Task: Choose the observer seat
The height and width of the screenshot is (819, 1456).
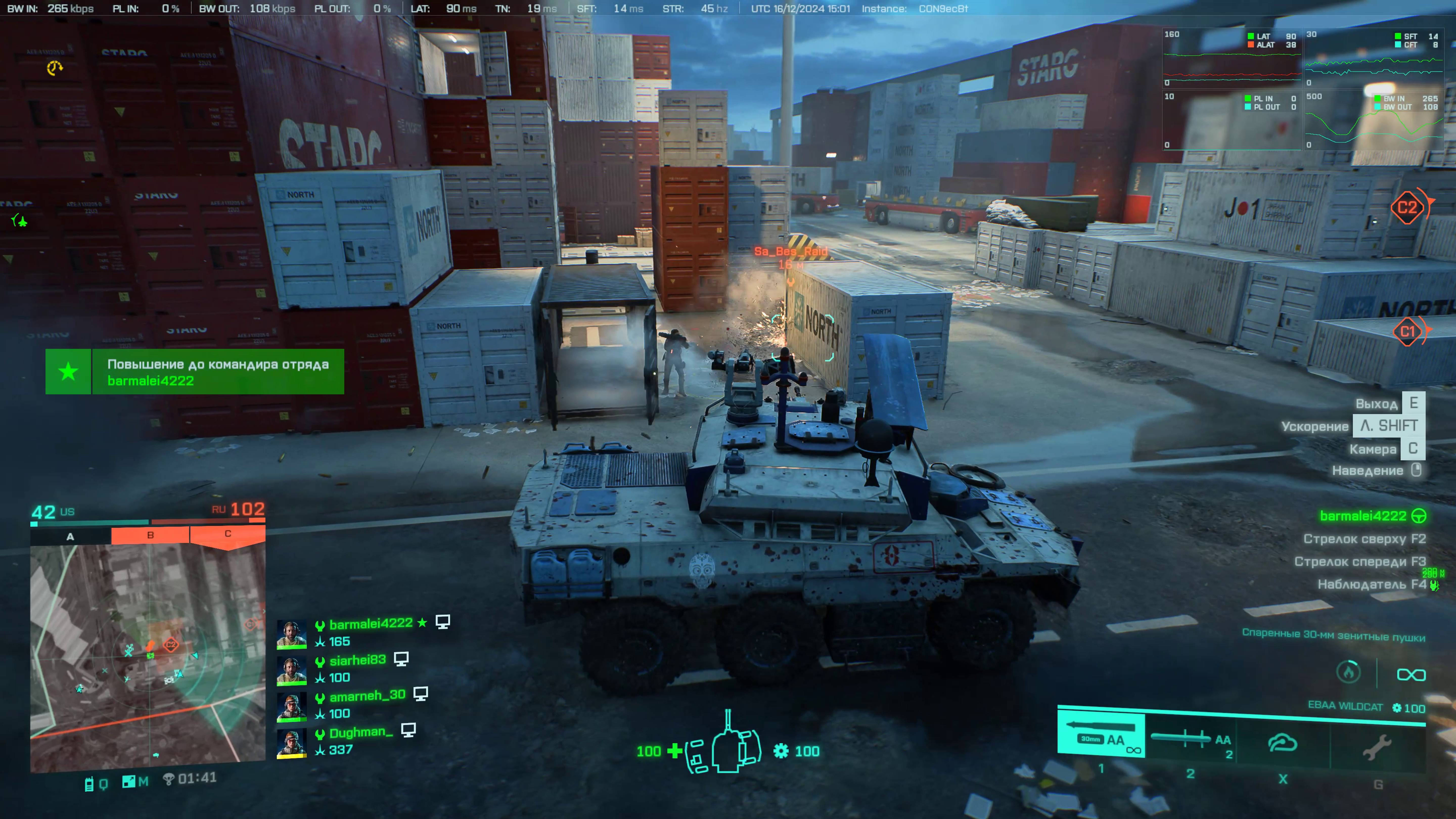Action: [1371, 584]
